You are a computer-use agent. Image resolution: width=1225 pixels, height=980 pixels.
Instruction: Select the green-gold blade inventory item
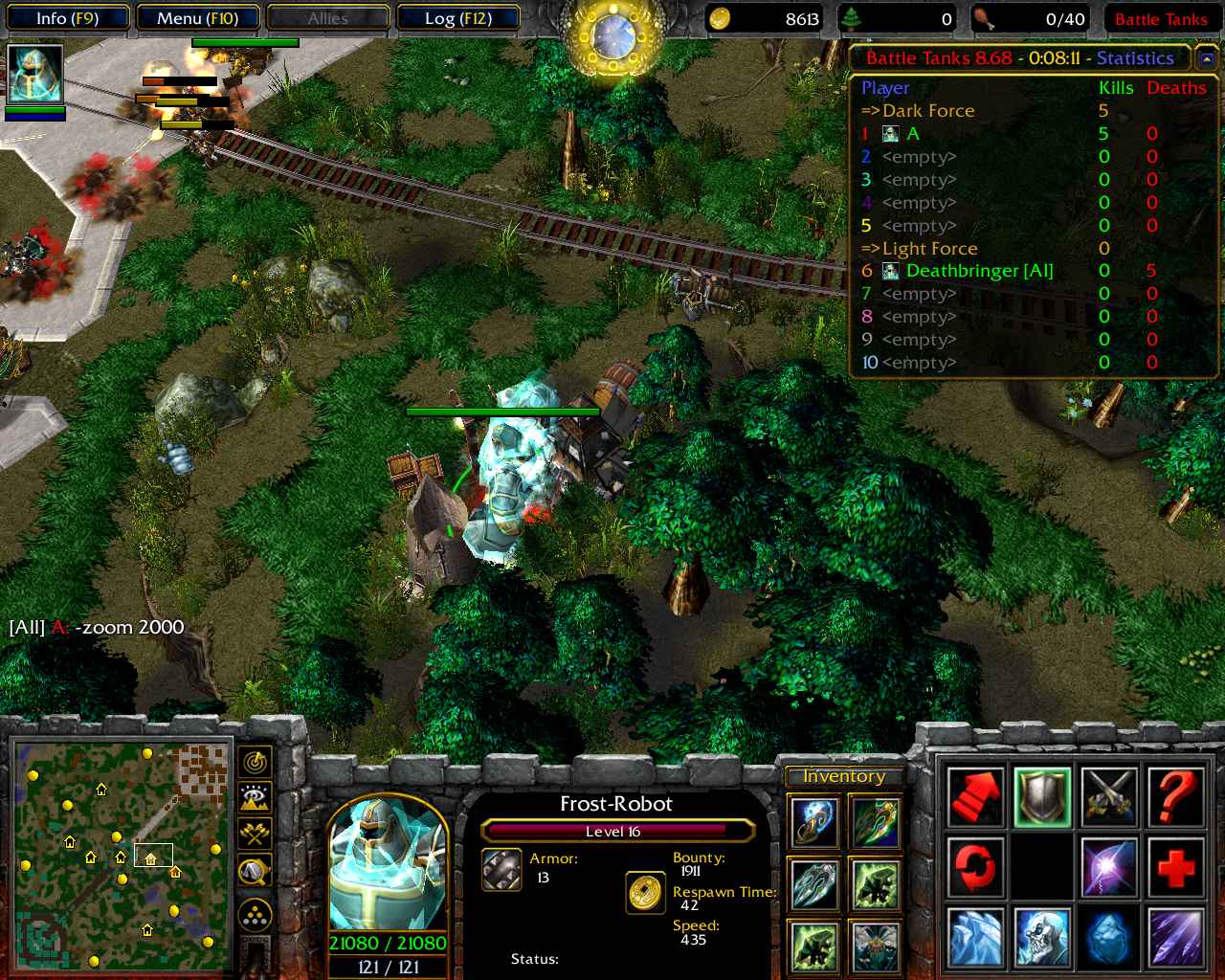875,823
